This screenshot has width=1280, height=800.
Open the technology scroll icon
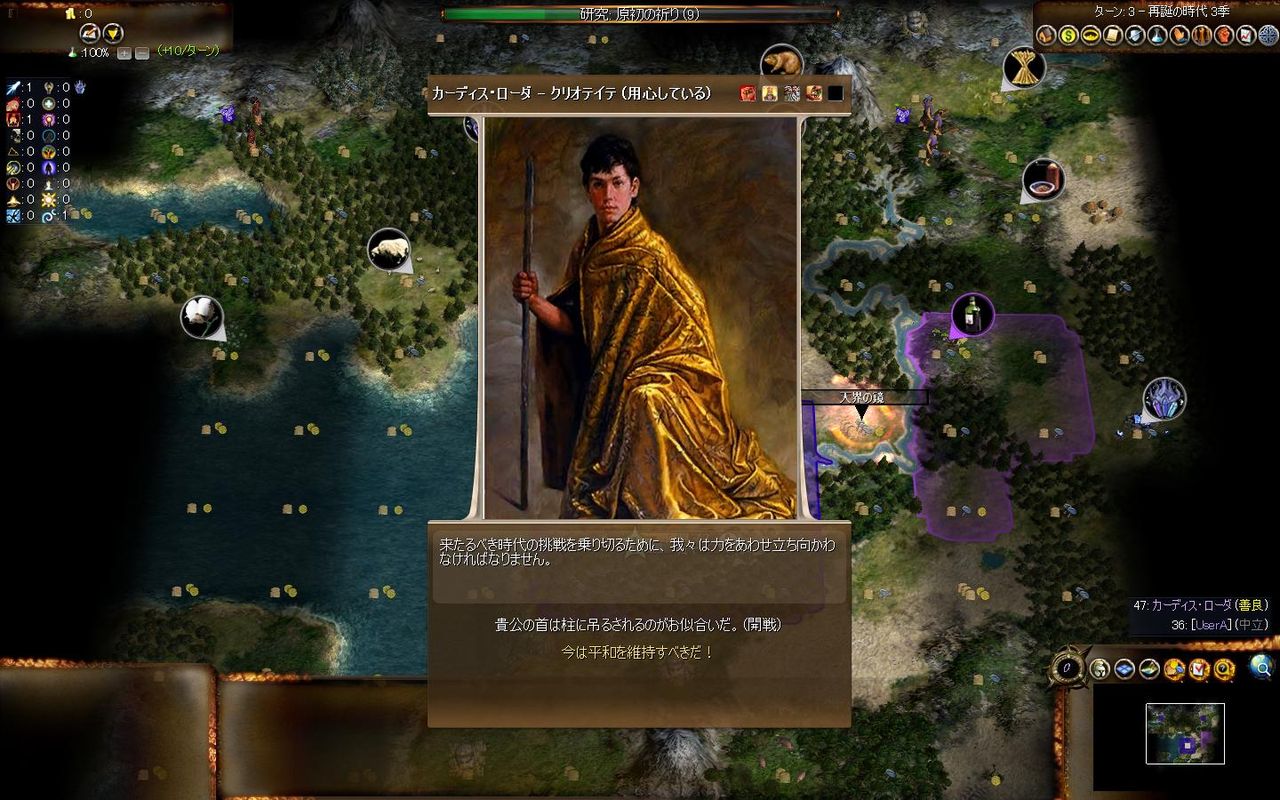click(1112, 33)
